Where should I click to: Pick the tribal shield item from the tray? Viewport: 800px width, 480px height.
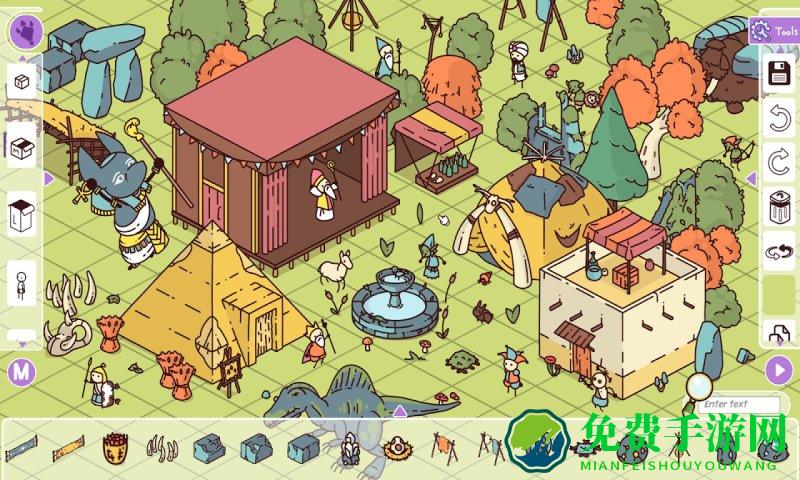115,446
